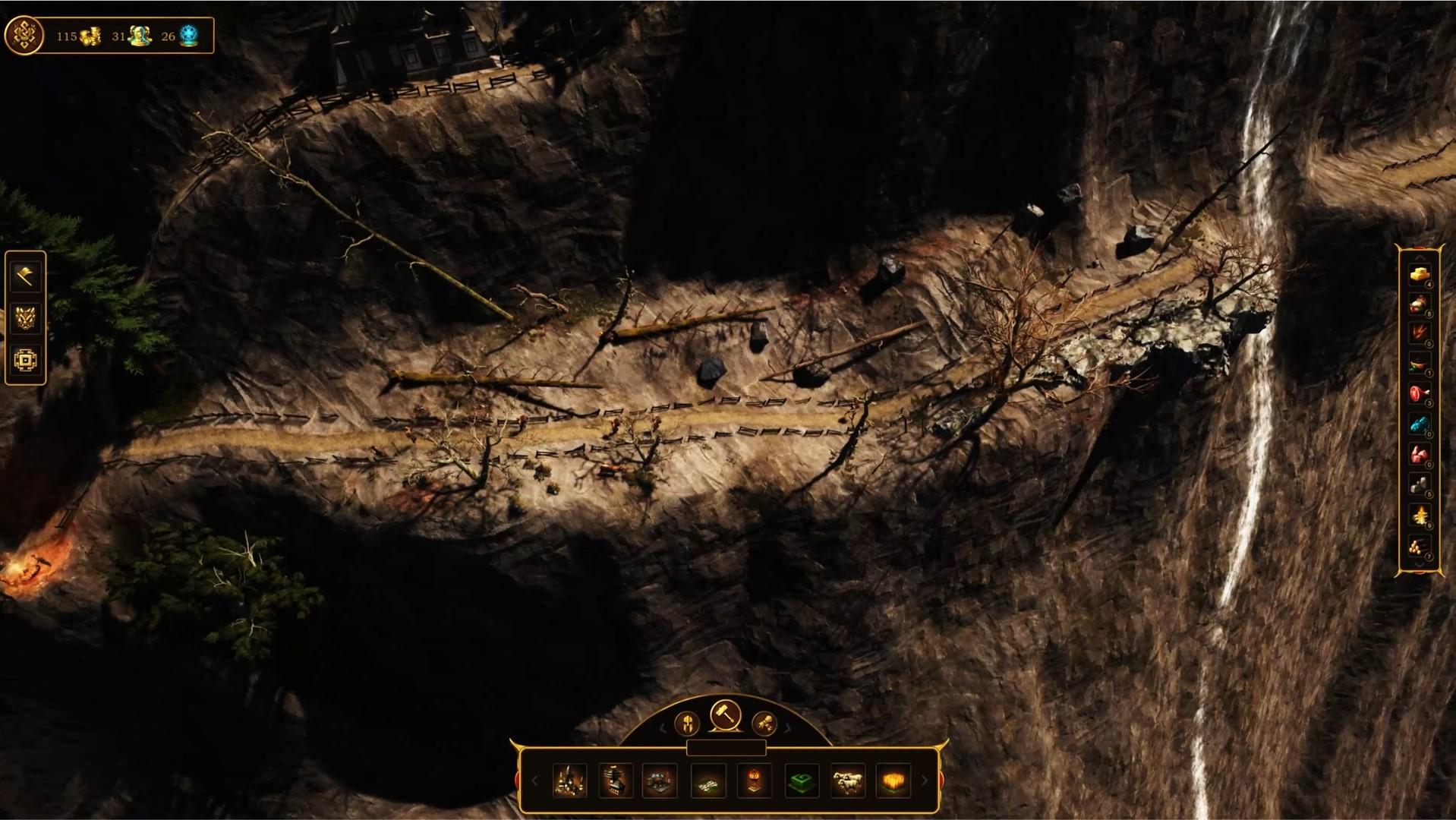Screen dimensions: 1456x820
Task: Click the left arrow beside the category icons
Action: [x=664, y=727]
